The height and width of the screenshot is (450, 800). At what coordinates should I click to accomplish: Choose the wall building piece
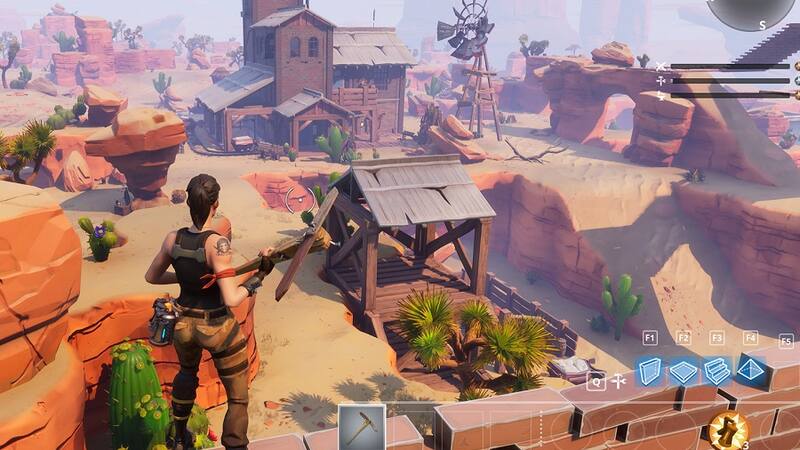coord(651,370)
